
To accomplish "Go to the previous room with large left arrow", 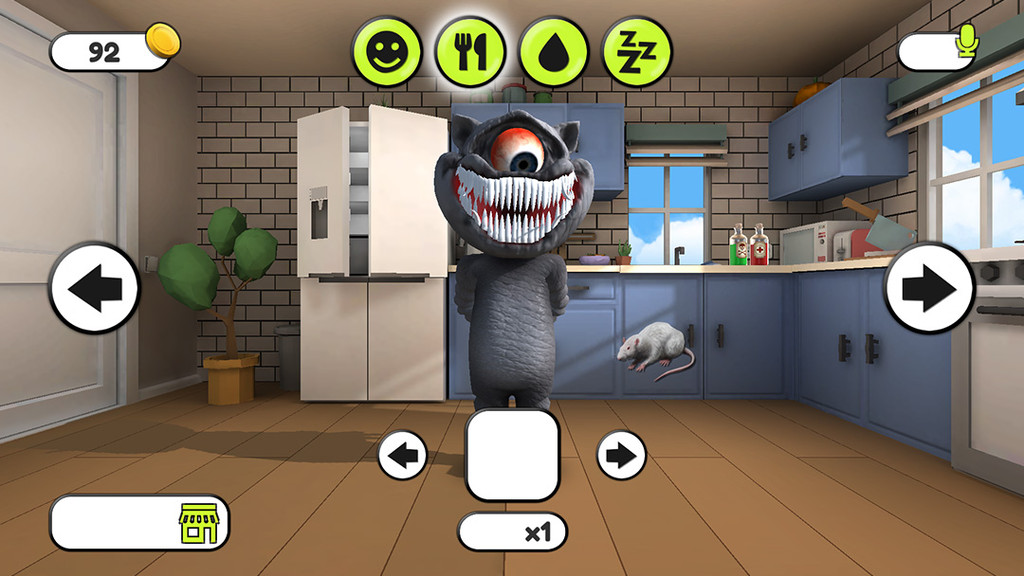I will (x=95, y=288).
